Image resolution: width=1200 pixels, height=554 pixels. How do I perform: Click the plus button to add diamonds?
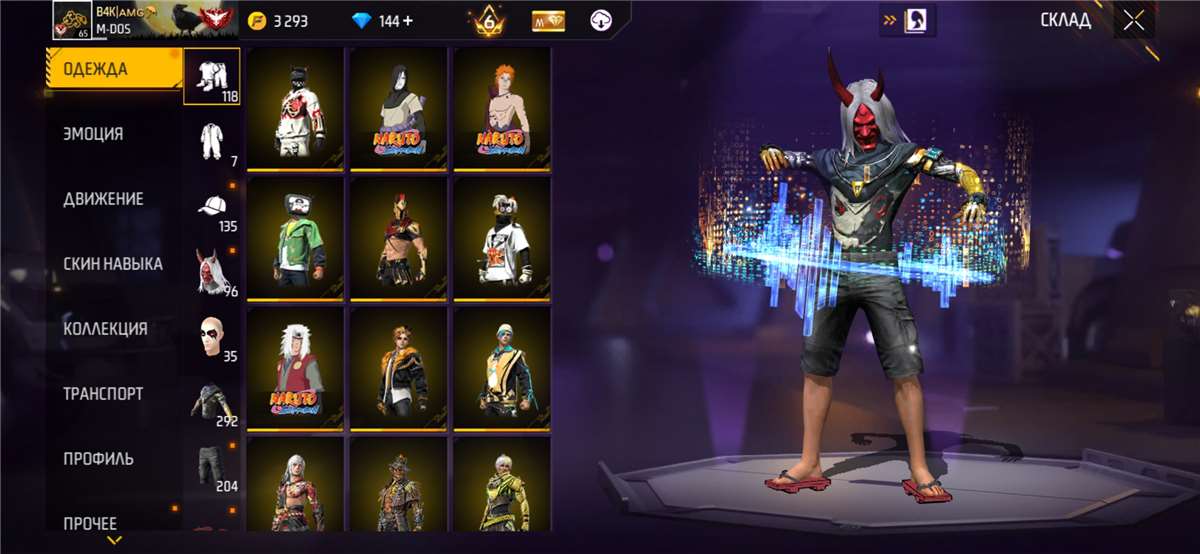point(410,21)
